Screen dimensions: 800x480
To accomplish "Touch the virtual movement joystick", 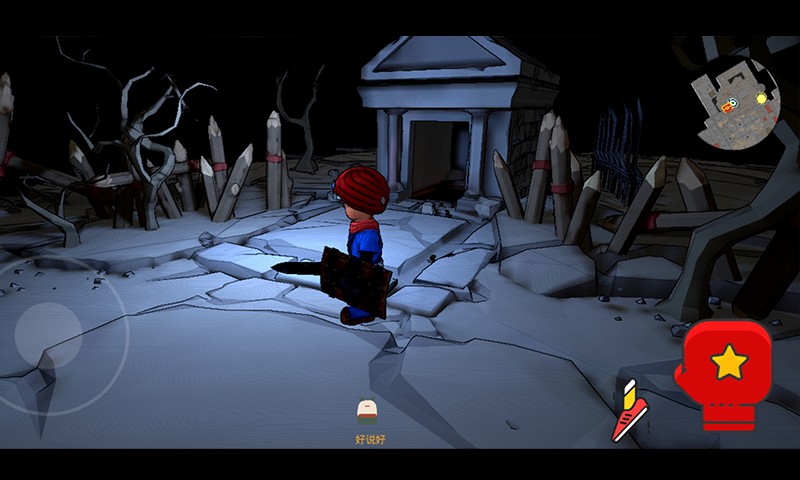I will (x=50, y=337).
